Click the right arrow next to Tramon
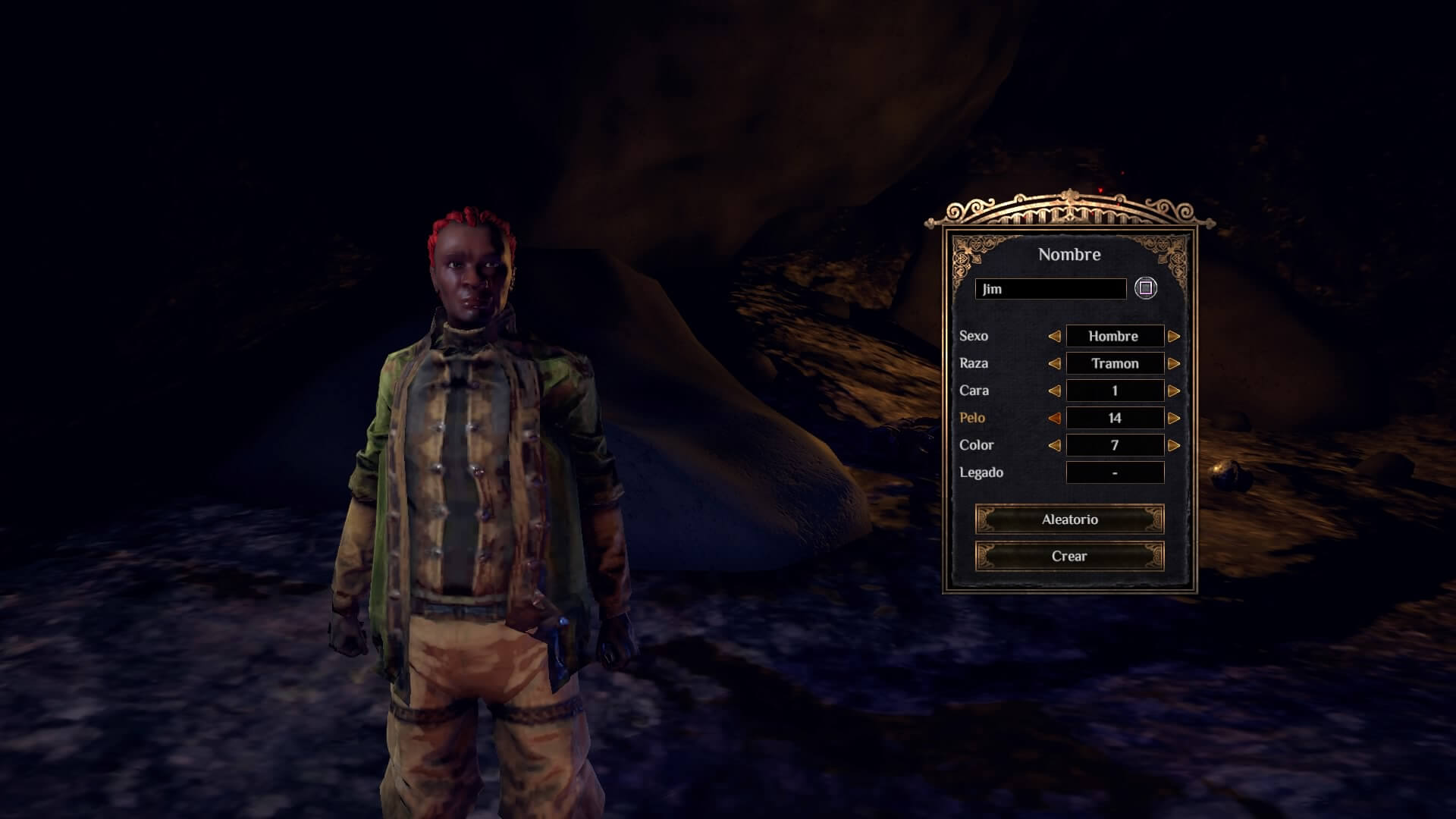This screenshot has width=1456, height=819. 1174,363
